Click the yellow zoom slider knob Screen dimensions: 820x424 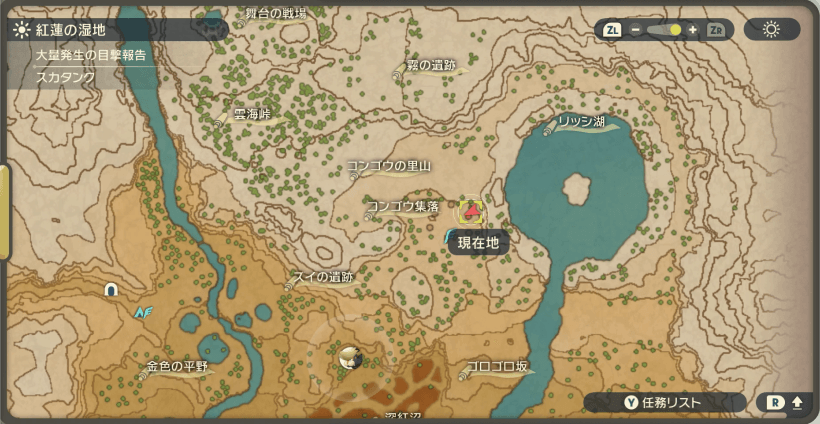click(x=676, y=30)
